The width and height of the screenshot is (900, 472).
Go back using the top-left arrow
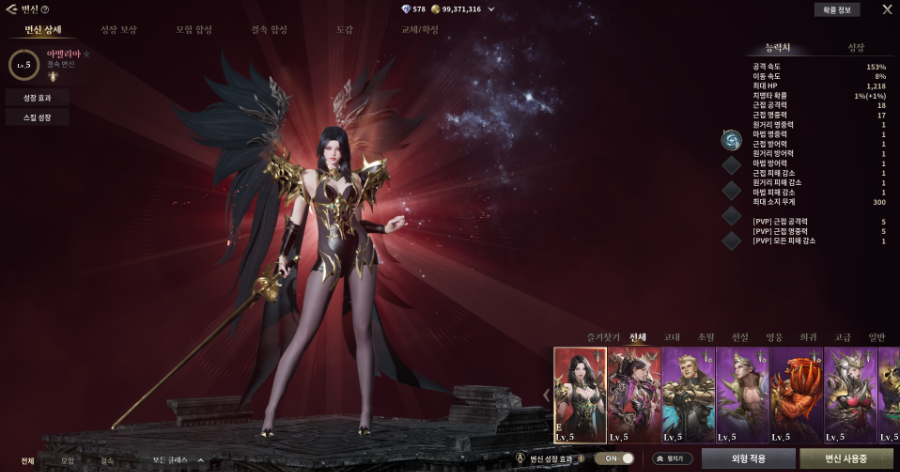[10, 9]
